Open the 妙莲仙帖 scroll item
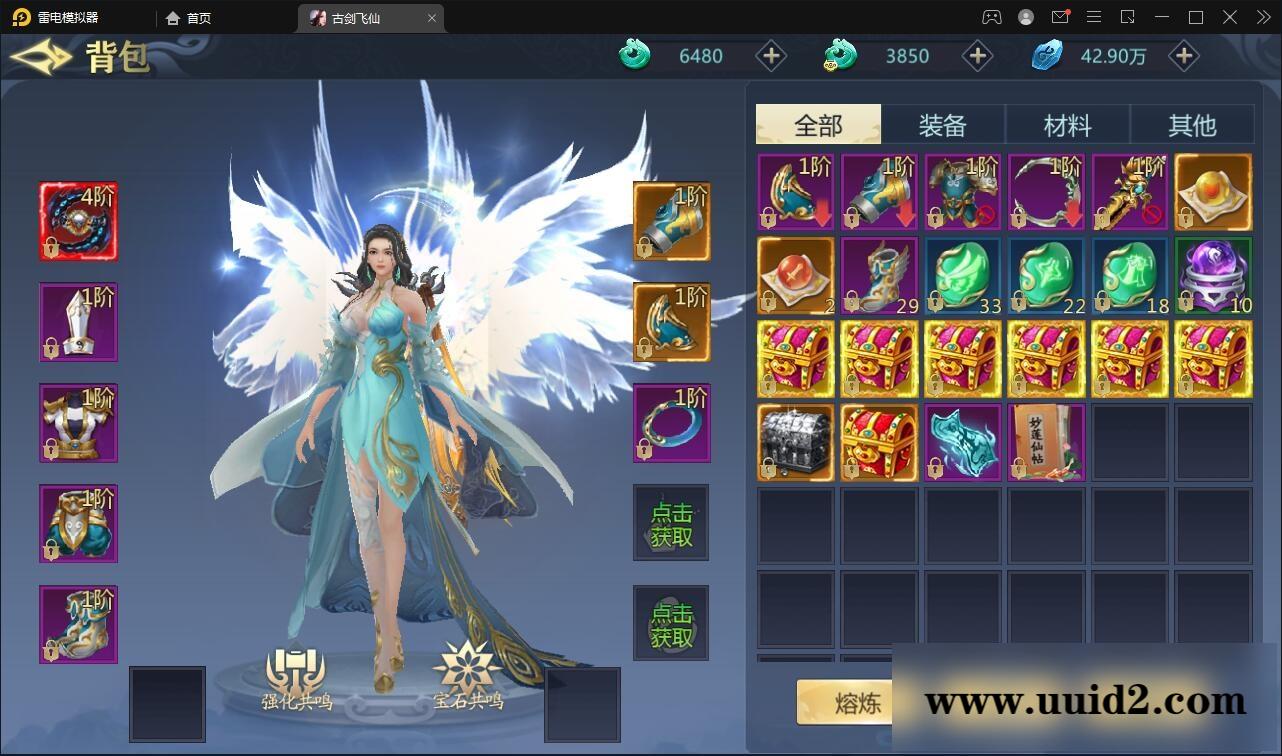Screen dimensions: 1282x756 point(1046,443)
